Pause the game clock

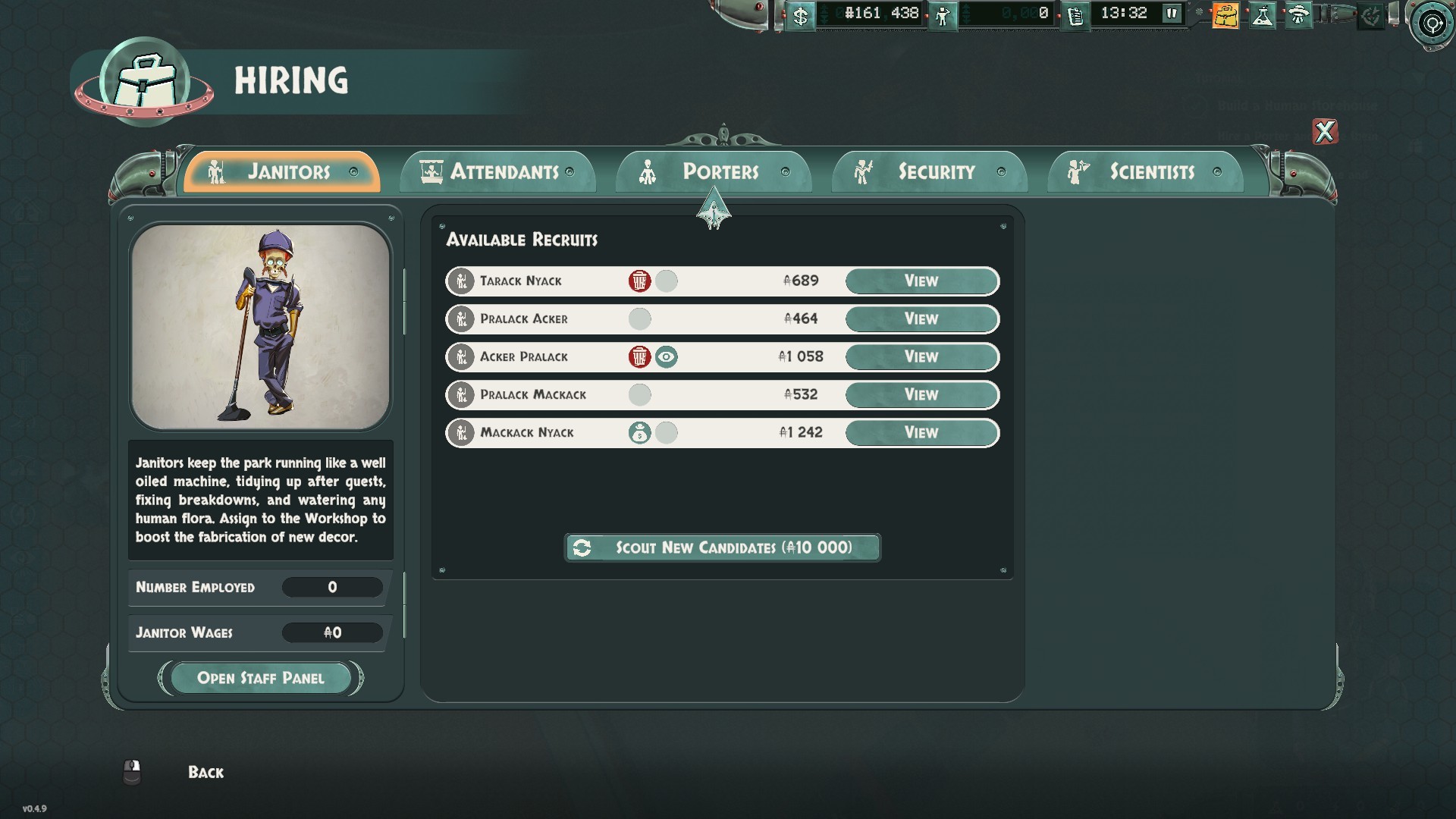[1172, 14]
